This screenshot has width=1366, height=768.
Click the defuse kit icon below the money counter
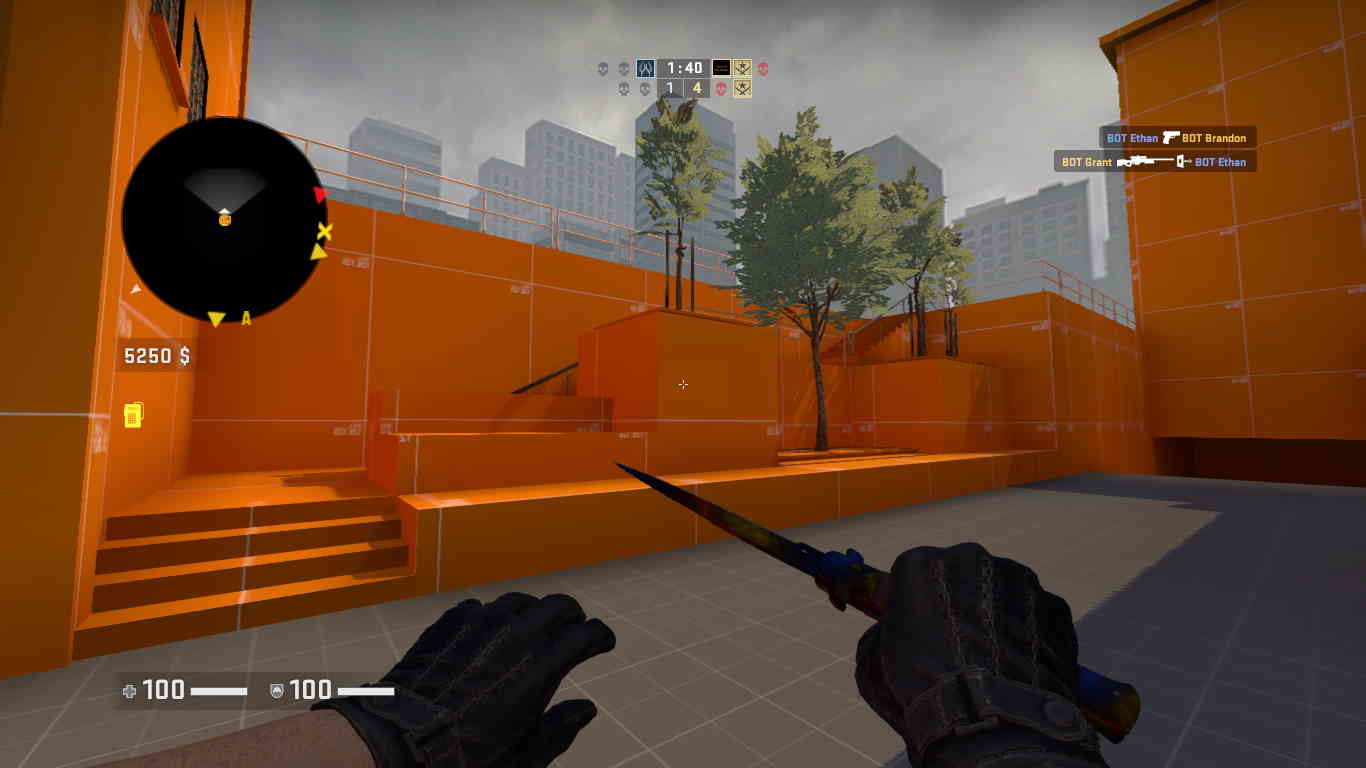135,417
